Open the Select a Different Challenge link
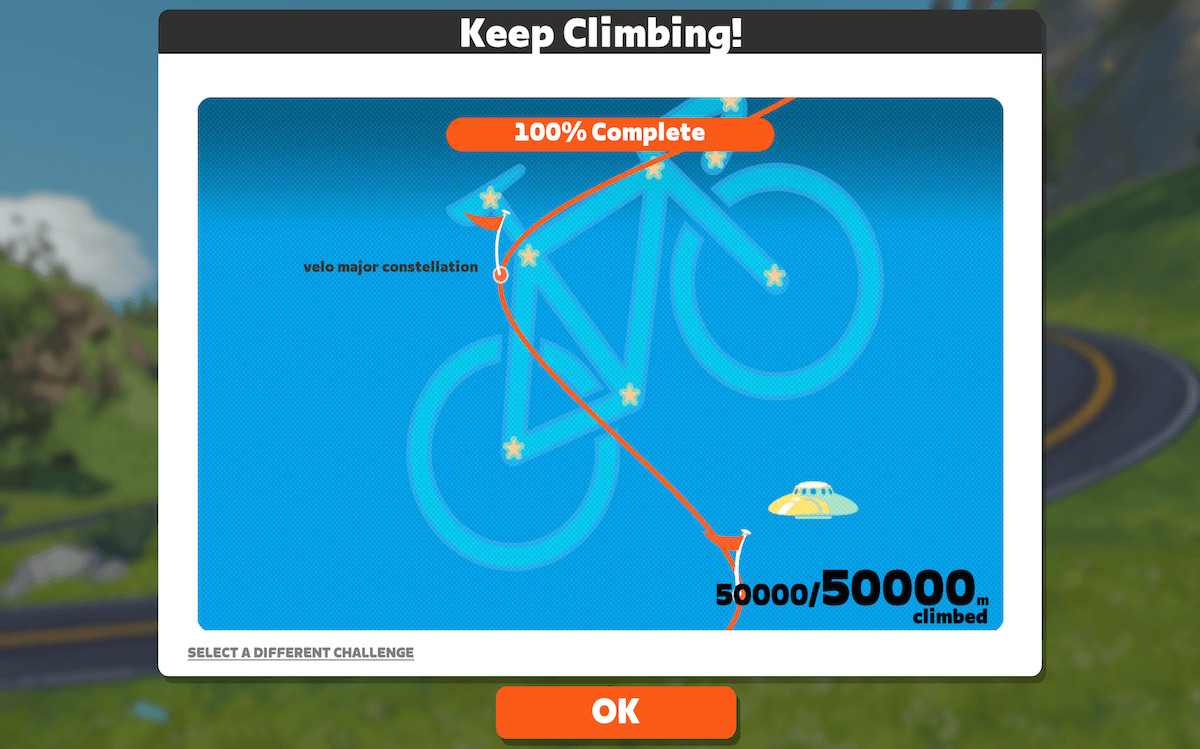The width and height of the screenshot is (1200, 749). point(300,653)
